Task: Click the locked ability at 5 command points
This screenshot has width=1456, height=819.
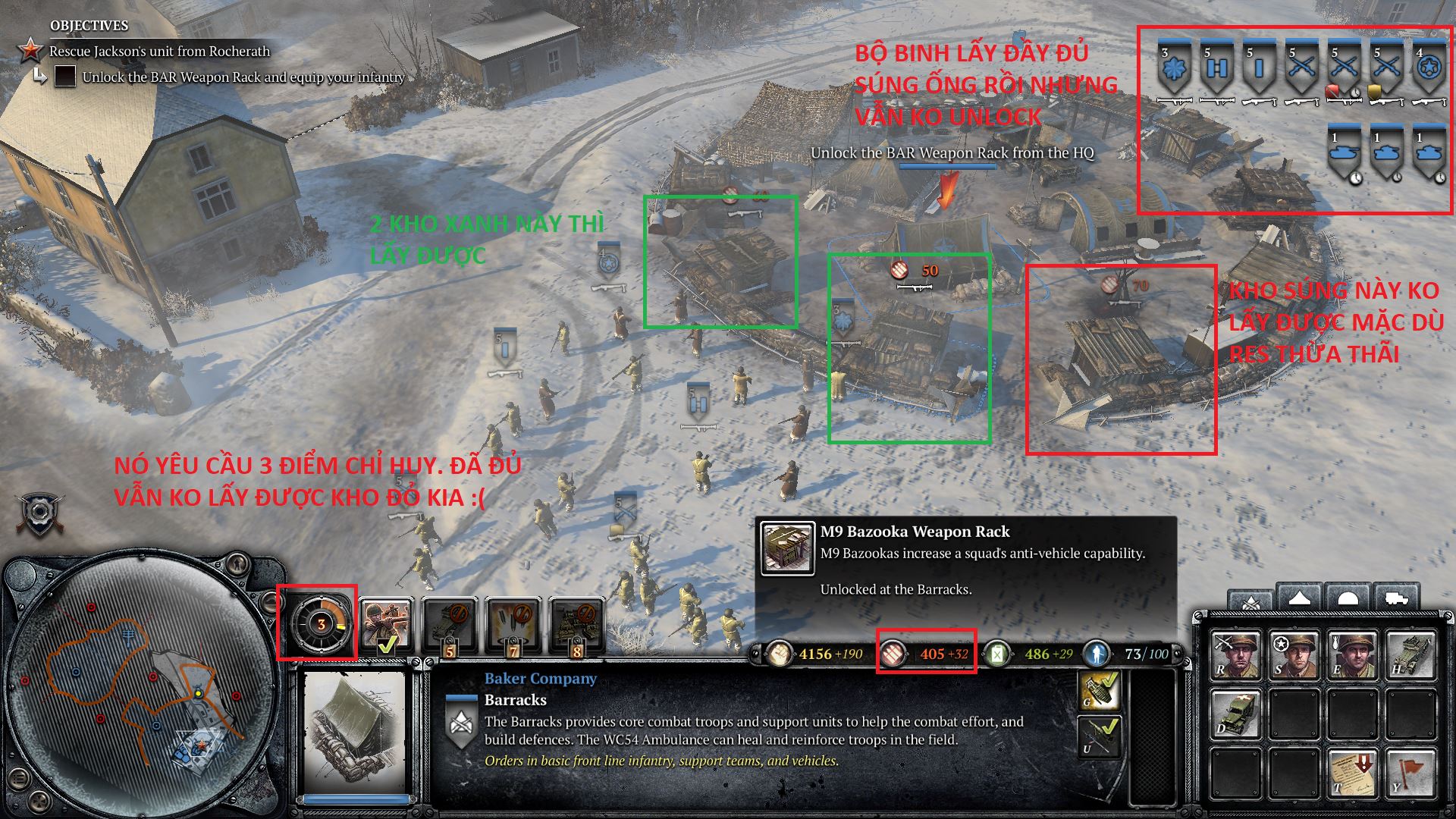Action: (x=450, y=622)
